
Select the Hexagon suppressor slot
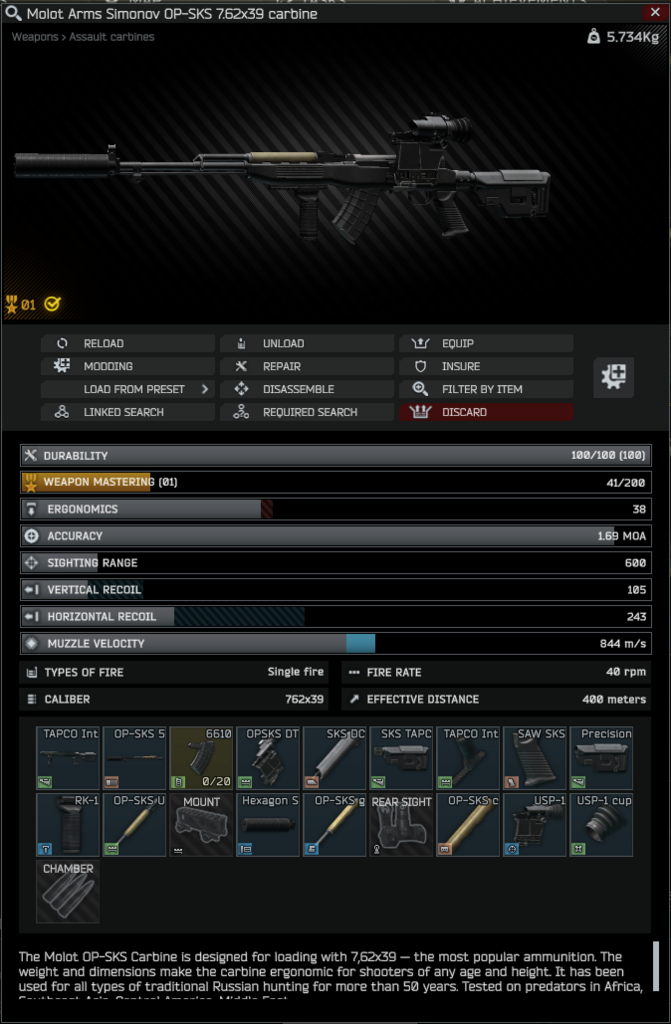(268, 825)
